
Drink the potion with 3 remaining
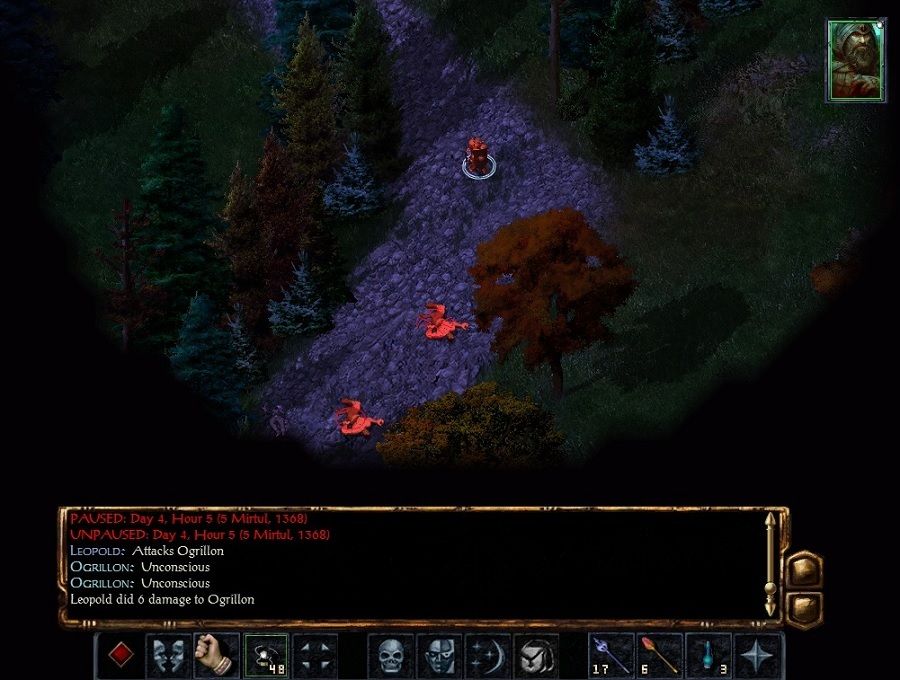pyautogui.click(x=708, y=655)
